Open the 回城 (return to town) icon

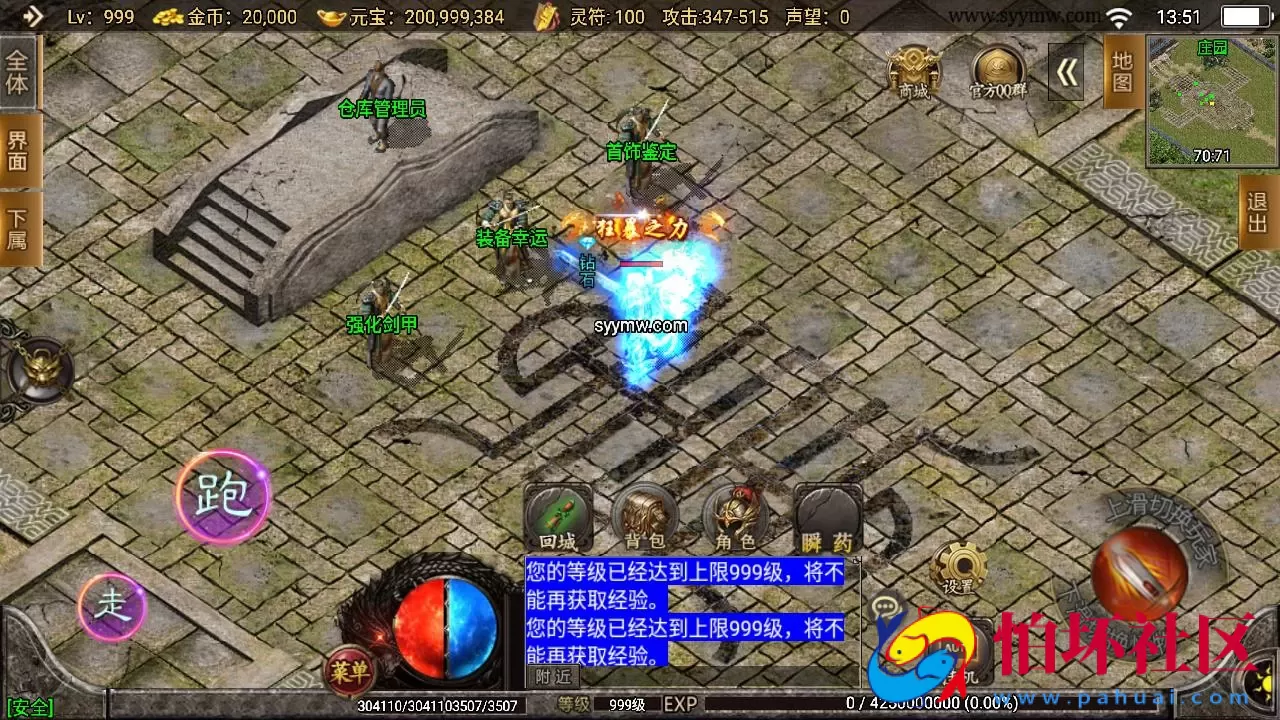(x=558, y=519)
